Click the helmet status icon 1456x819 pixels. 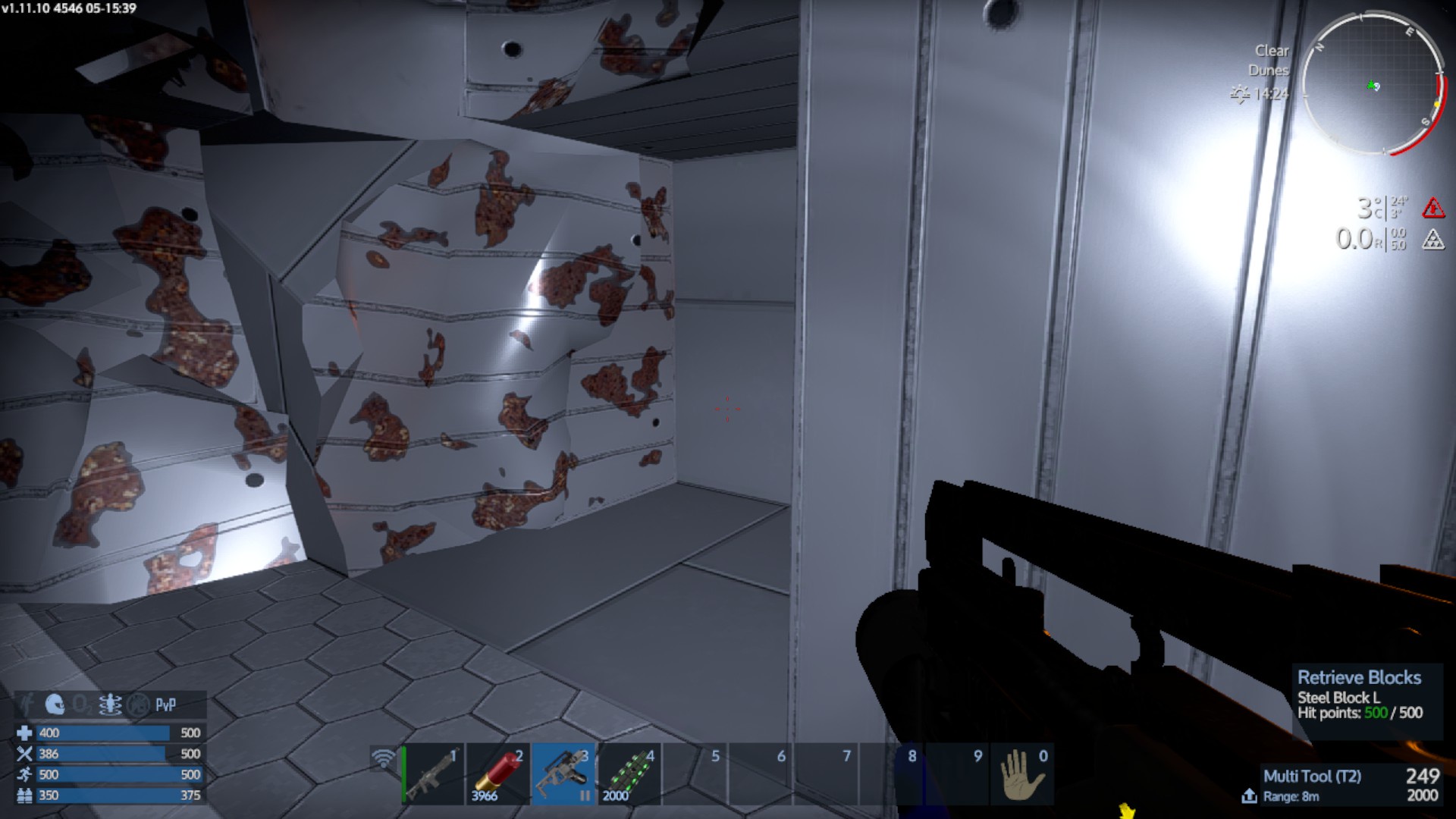(x=54, y=704)
